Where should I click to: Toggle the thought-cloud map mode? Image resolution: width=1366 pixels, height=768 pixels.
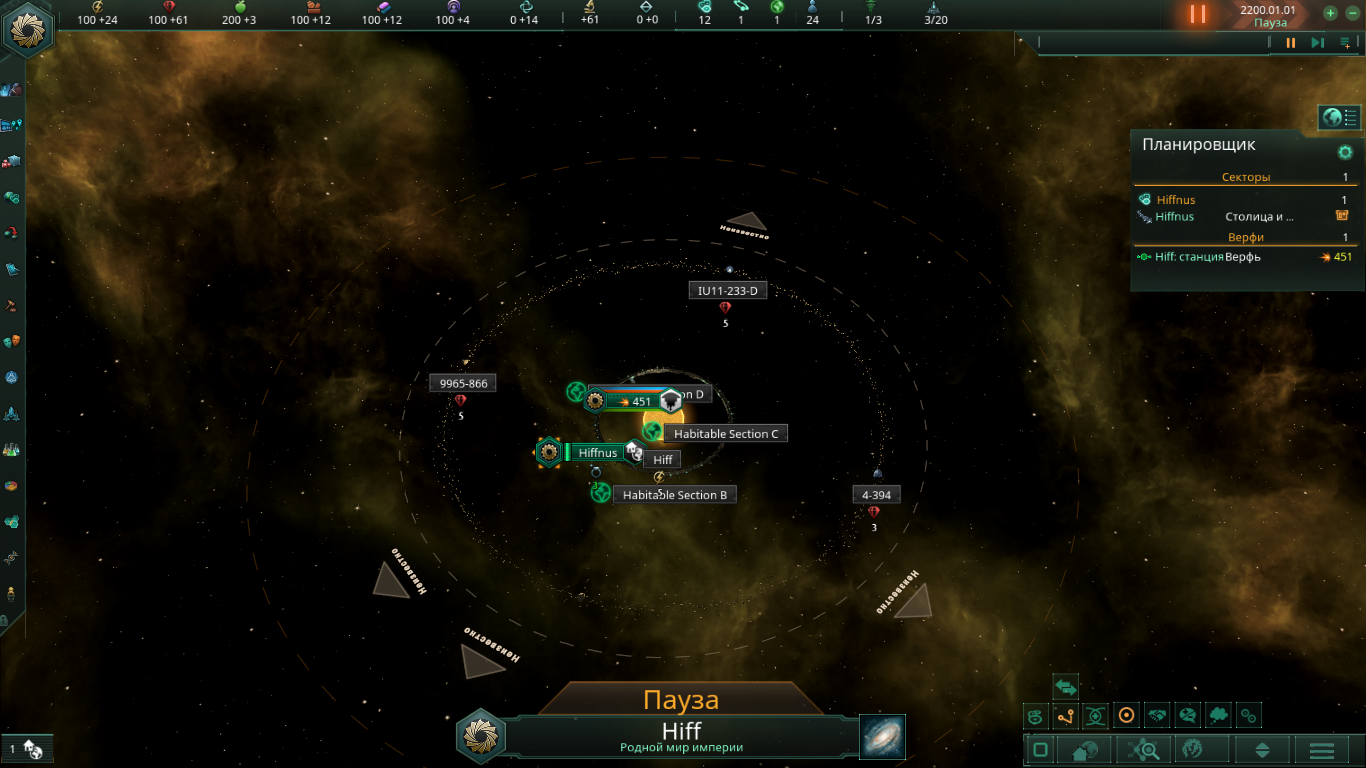click(x=1218, y=715)
